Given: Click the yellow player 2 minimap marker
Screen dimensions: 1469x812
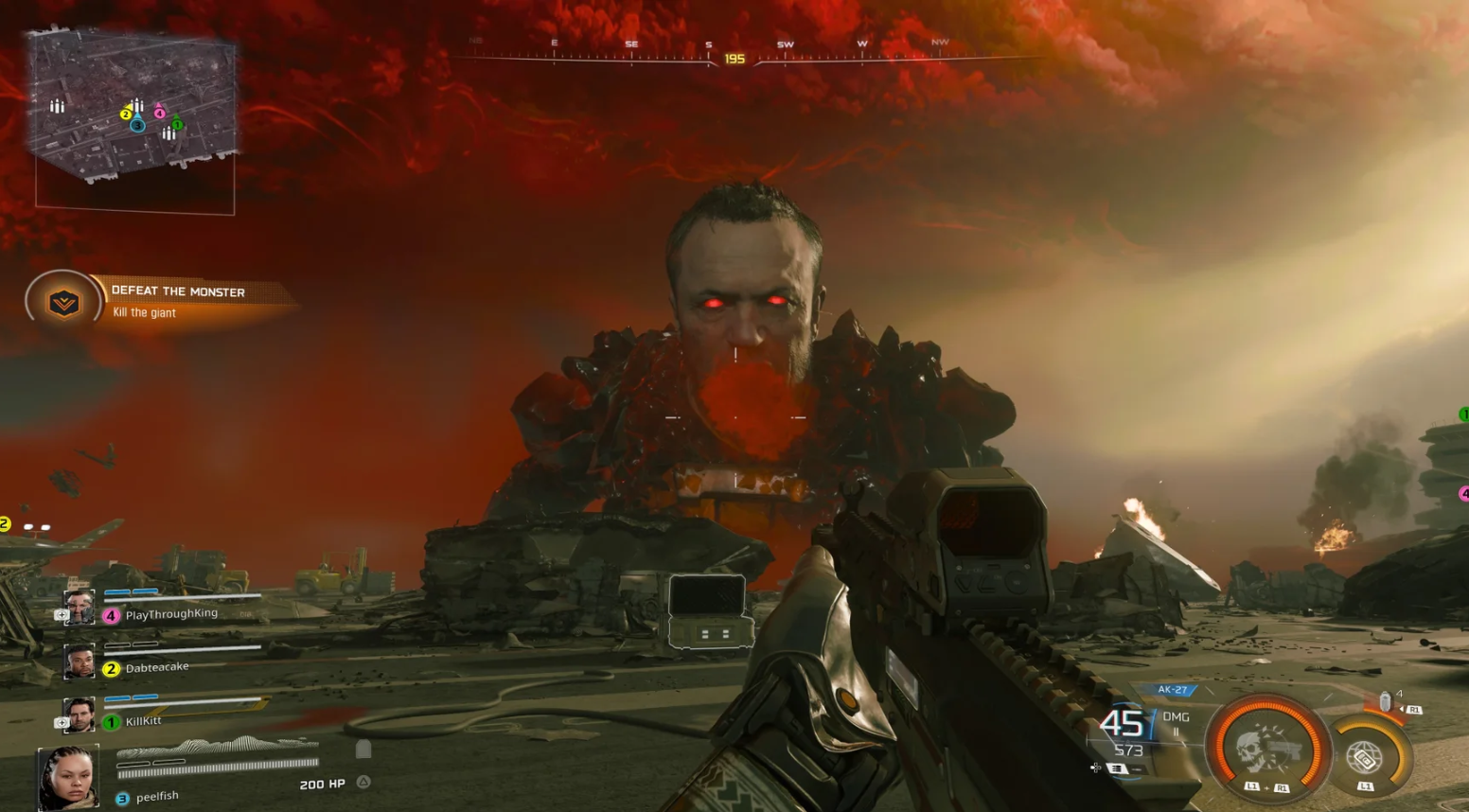Looking at the screenshot, I should pos(125,115).
